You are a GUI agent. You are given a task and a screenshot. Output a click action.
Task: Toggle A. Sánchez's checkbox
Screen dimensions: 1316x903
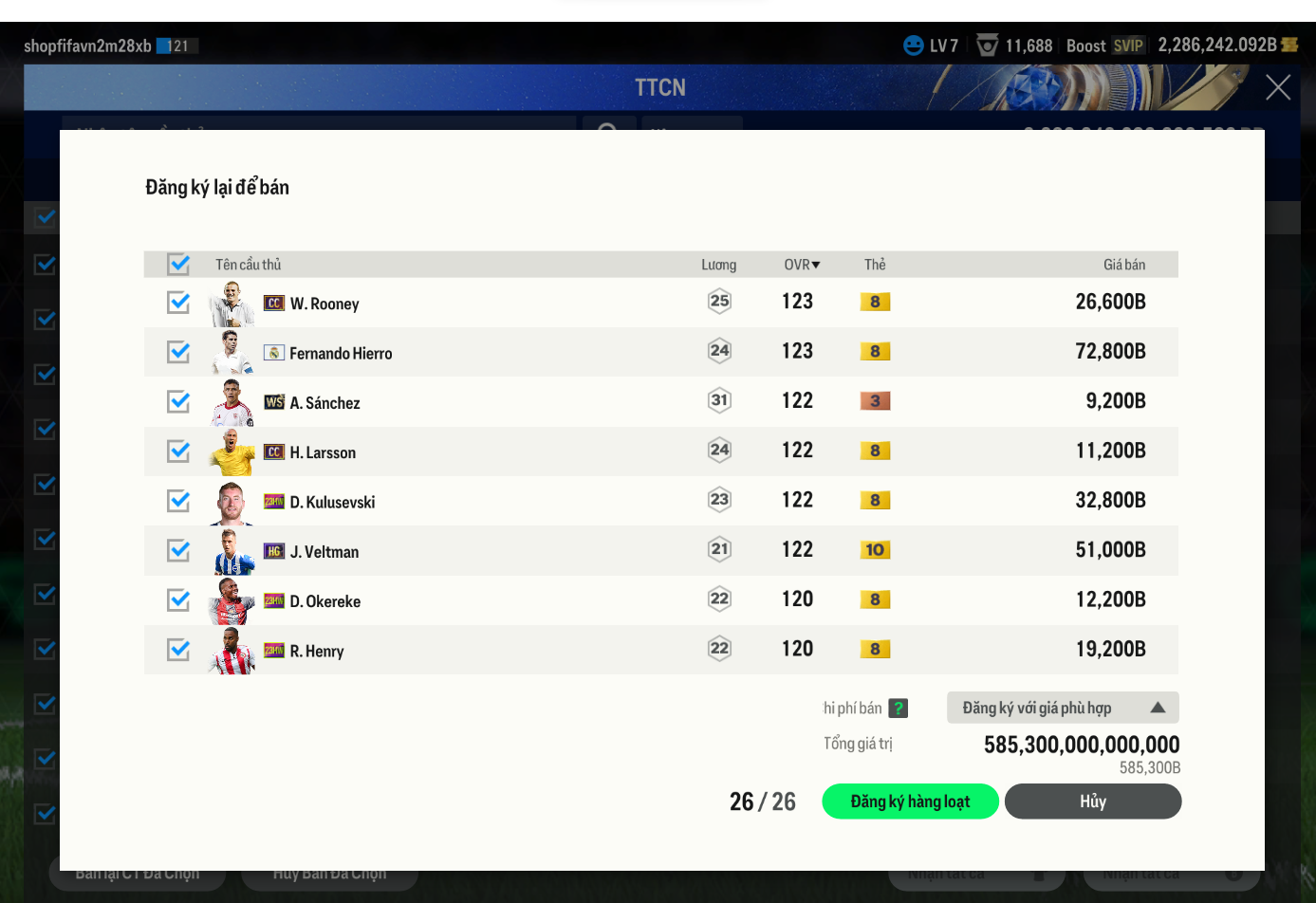[178, 401]
